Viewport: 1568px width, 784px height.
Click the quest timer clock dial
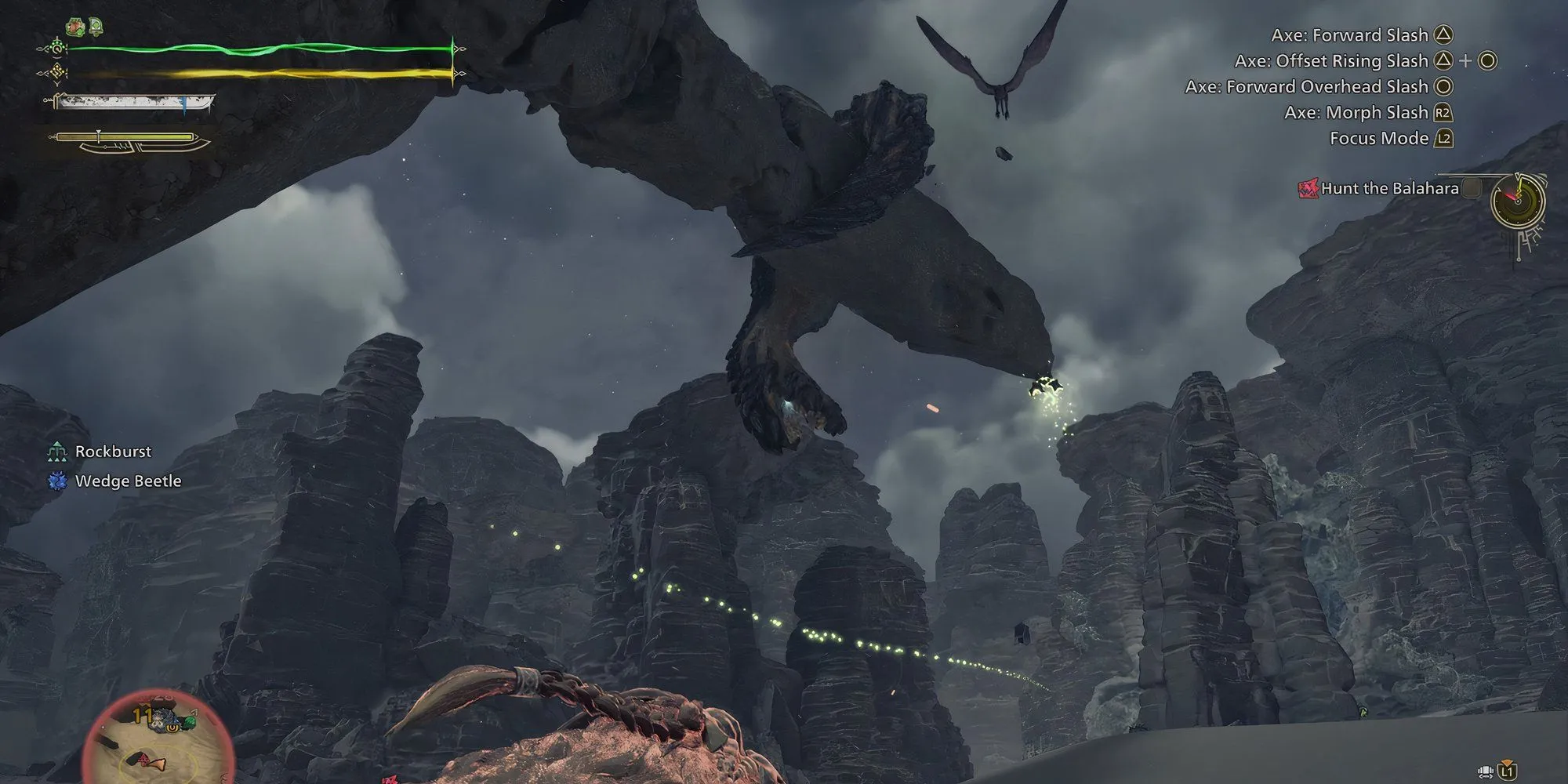pos(1518,201)
